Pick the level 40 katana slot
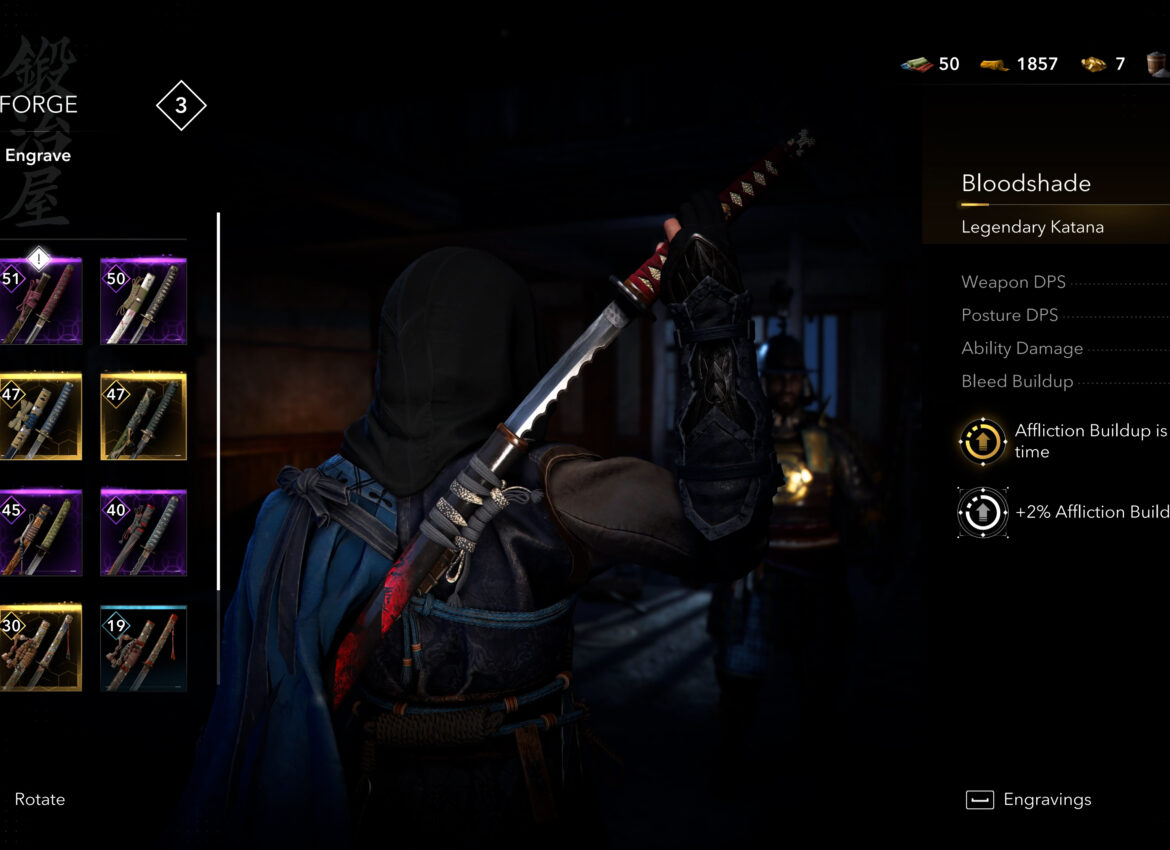This screenshot has width=1170, height=850. pyautogui.click(x=143, y=533)
